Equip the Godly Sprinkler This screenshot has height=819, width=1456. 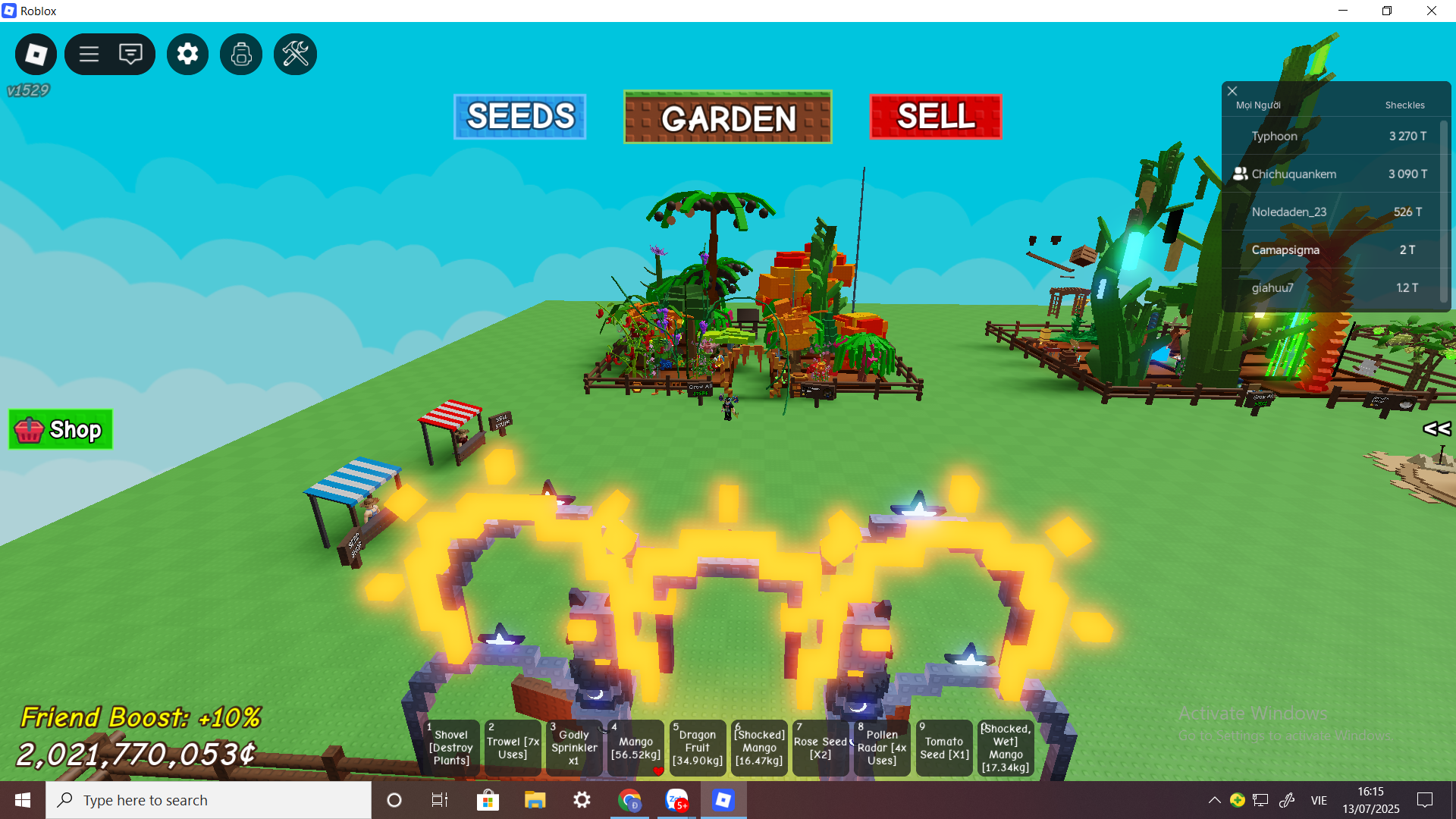click(574, 748)
